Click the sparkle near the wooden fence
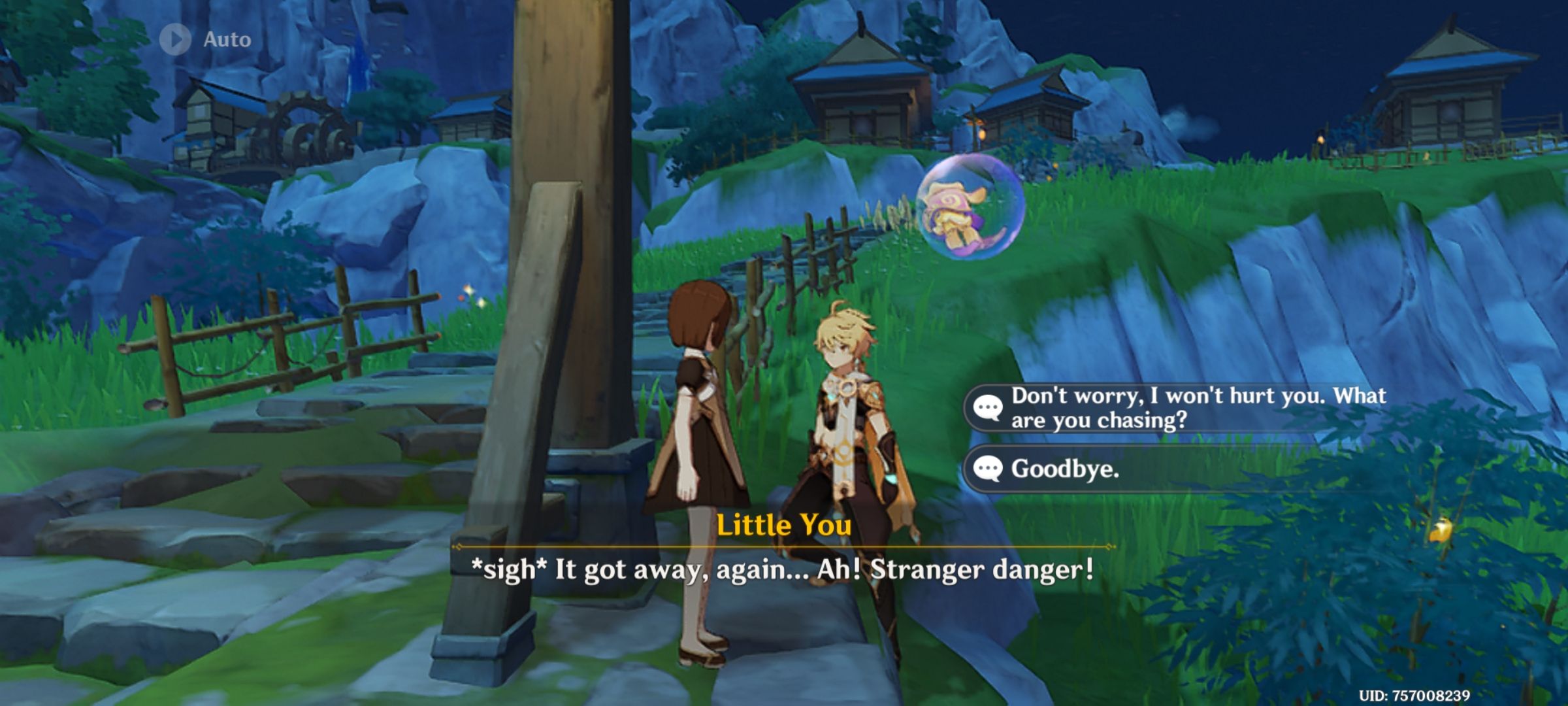Screen dimensions: 1568x706 point(468,290)
